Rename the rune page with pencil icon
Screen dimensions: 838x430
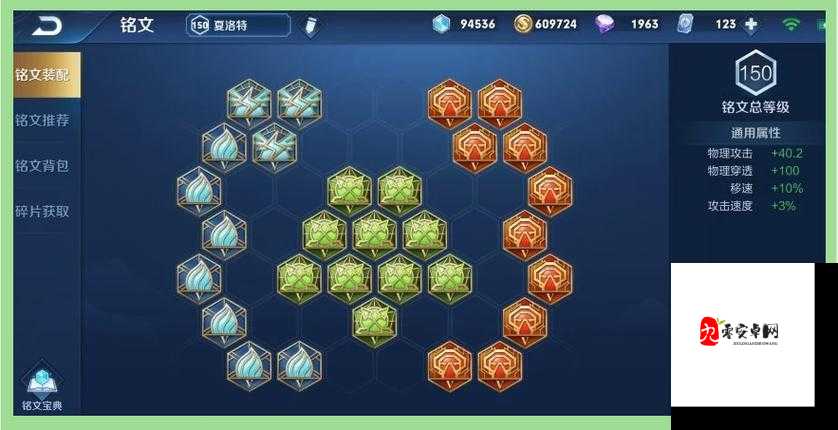click(x=310, y=25)
